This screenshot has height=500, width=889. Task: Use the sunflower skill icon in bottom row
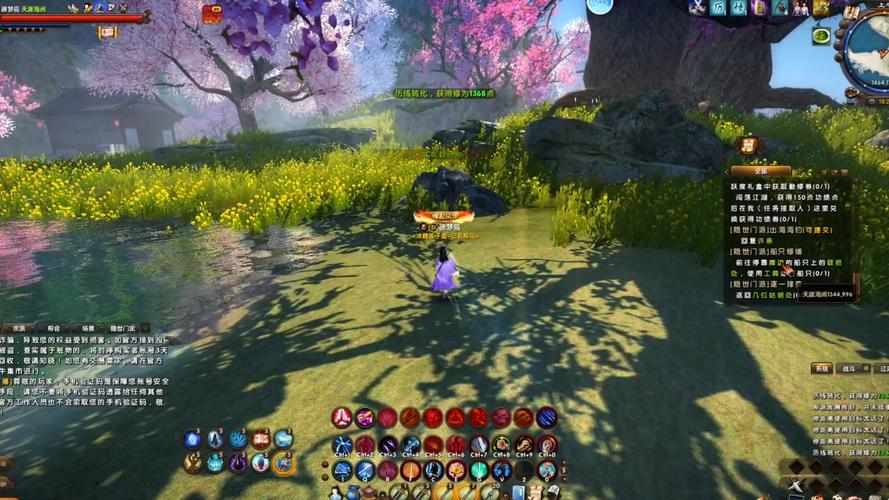pyautogui.click(x=456, y=470)
